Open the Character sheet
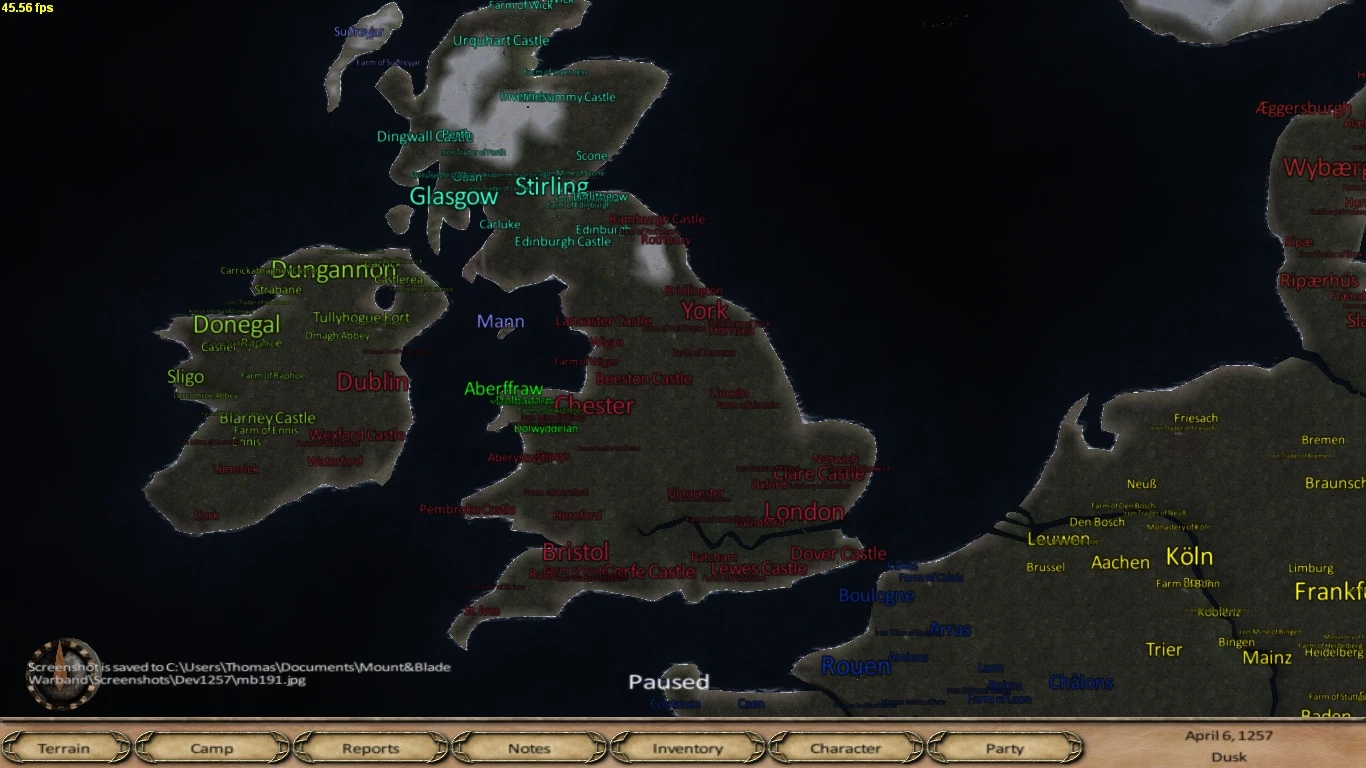Screen dimensions: 1366x768 [845, 748]
